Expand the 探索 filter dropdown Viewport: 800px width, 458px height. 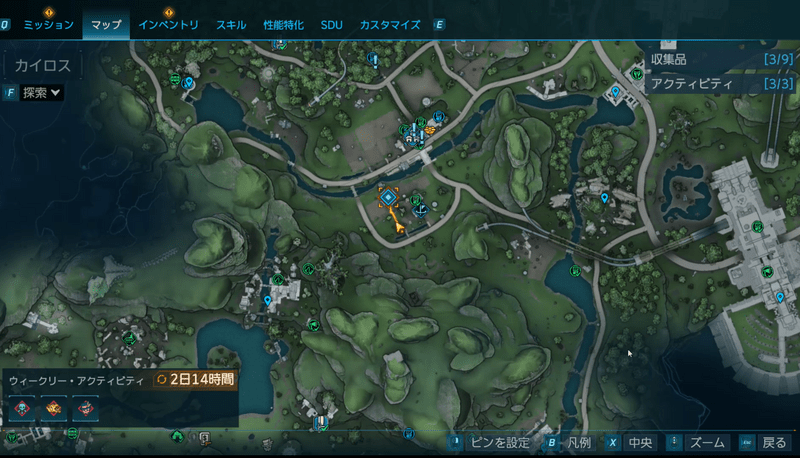coord(42,93)
